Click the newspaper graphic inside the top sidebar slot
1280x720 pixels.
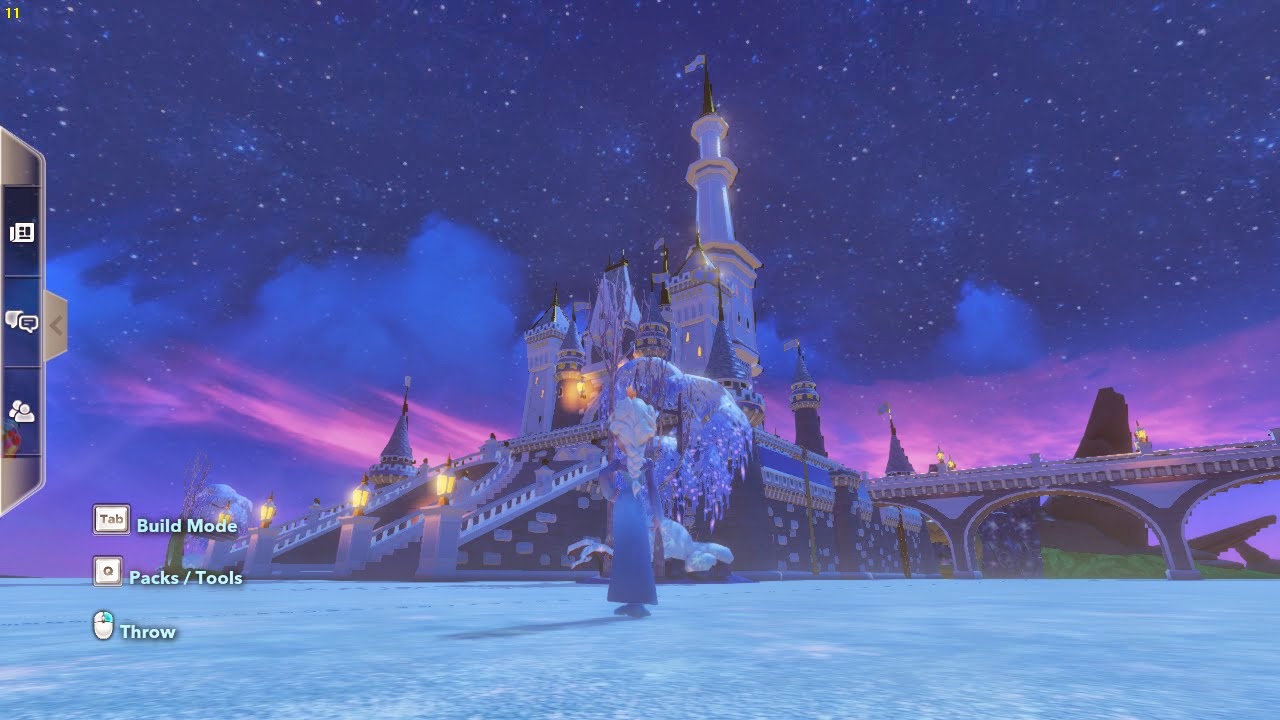[x=24, y=232]
